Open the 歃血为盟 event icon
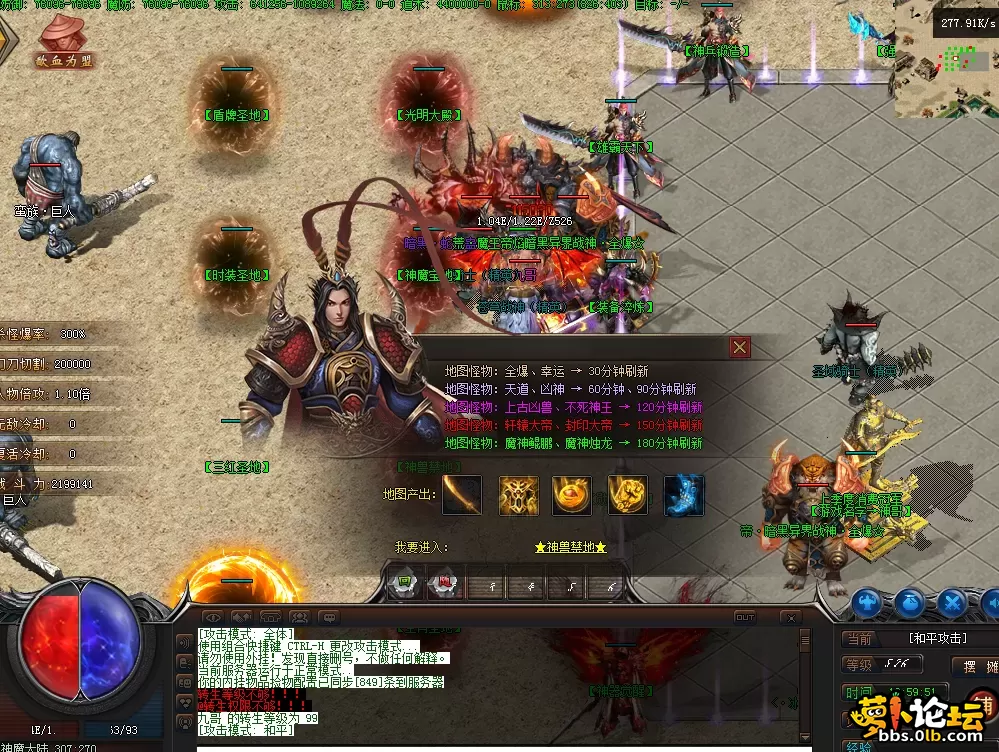The height and width of the screenshot is (752, 999). tap(65, 42)
